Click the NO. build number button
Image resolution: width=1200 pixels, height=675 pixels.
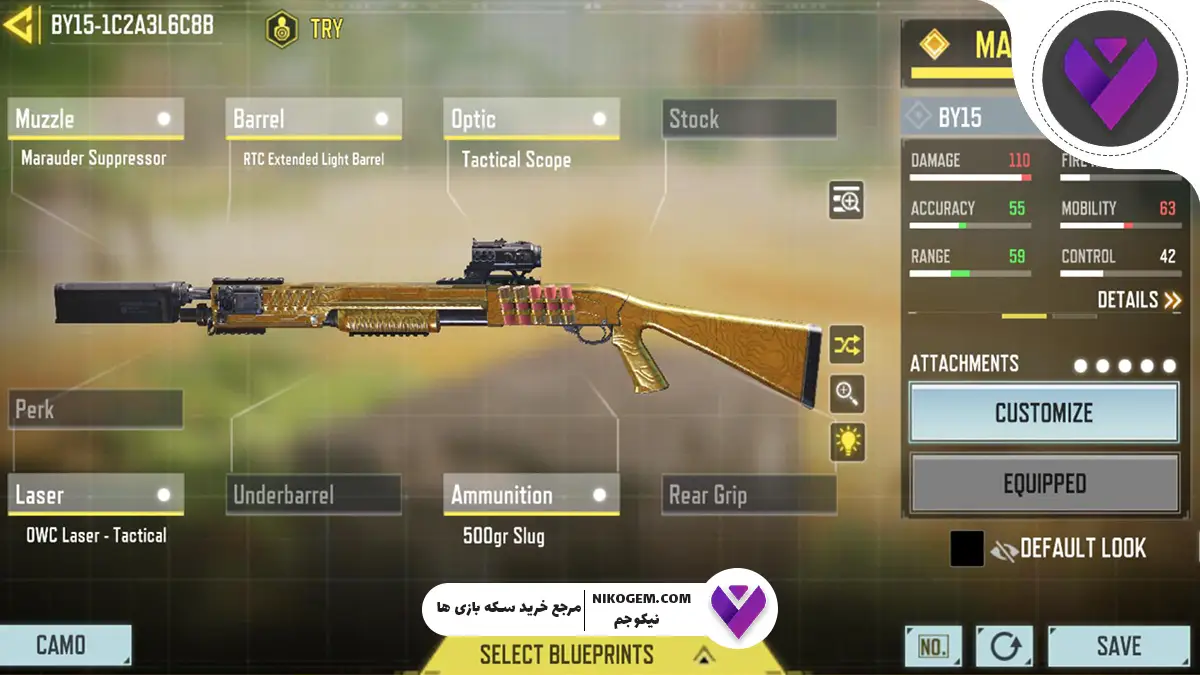pos(932,646)
